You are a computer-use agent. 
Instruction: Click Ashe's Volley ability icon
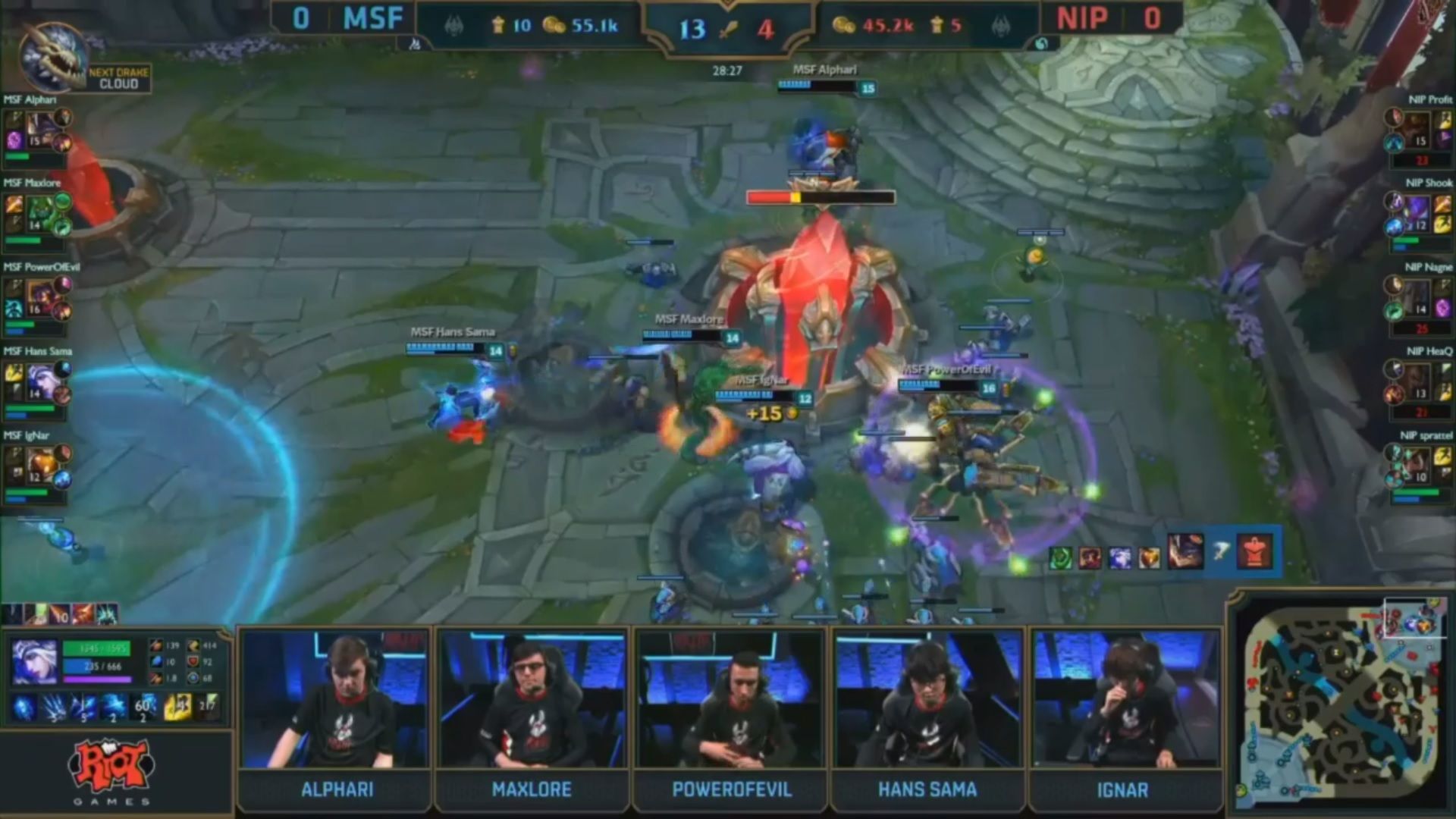point(55,708)
